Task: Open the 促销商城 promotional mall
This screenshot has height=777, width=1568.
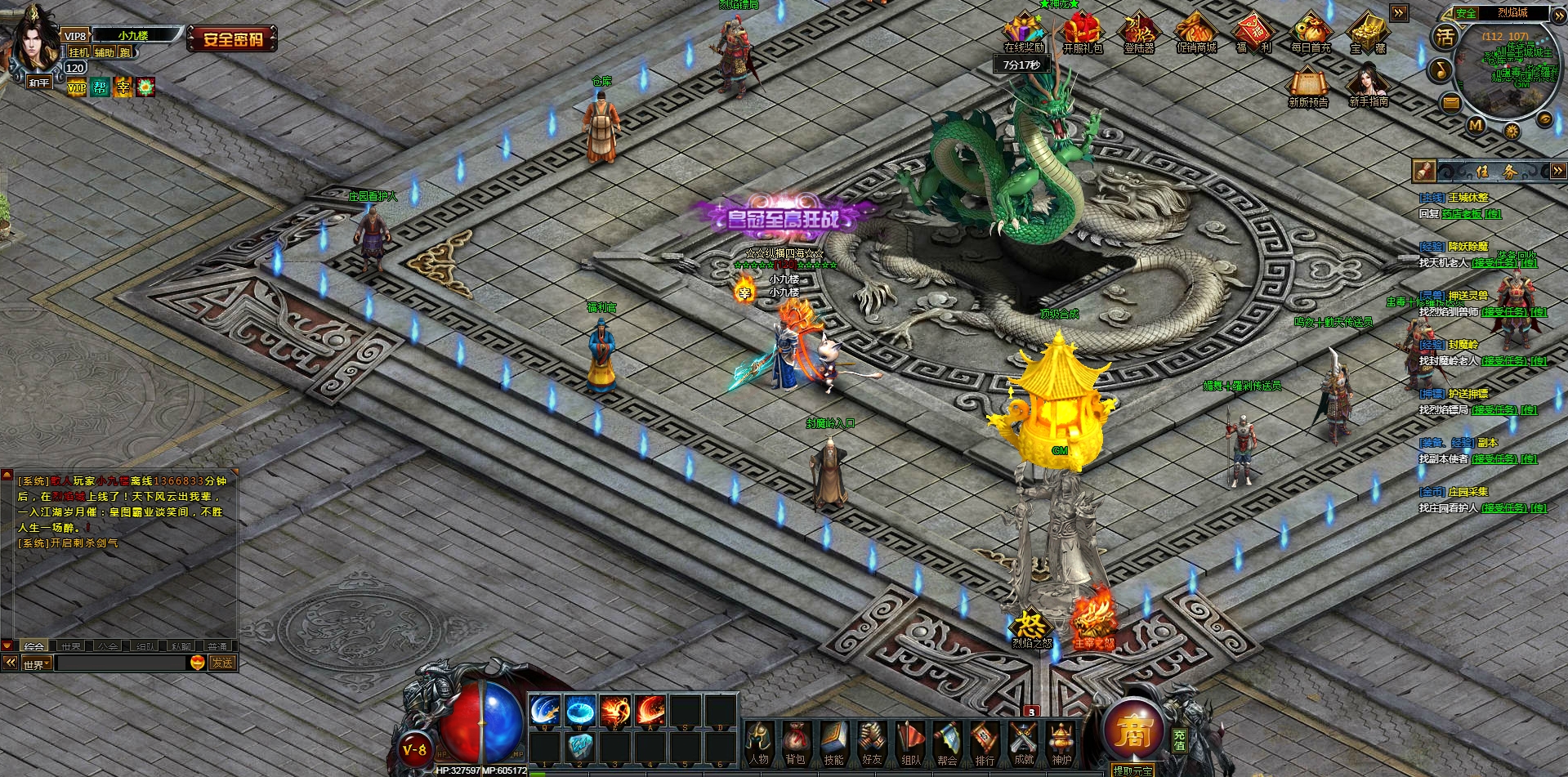Action: click(1196, 34)
